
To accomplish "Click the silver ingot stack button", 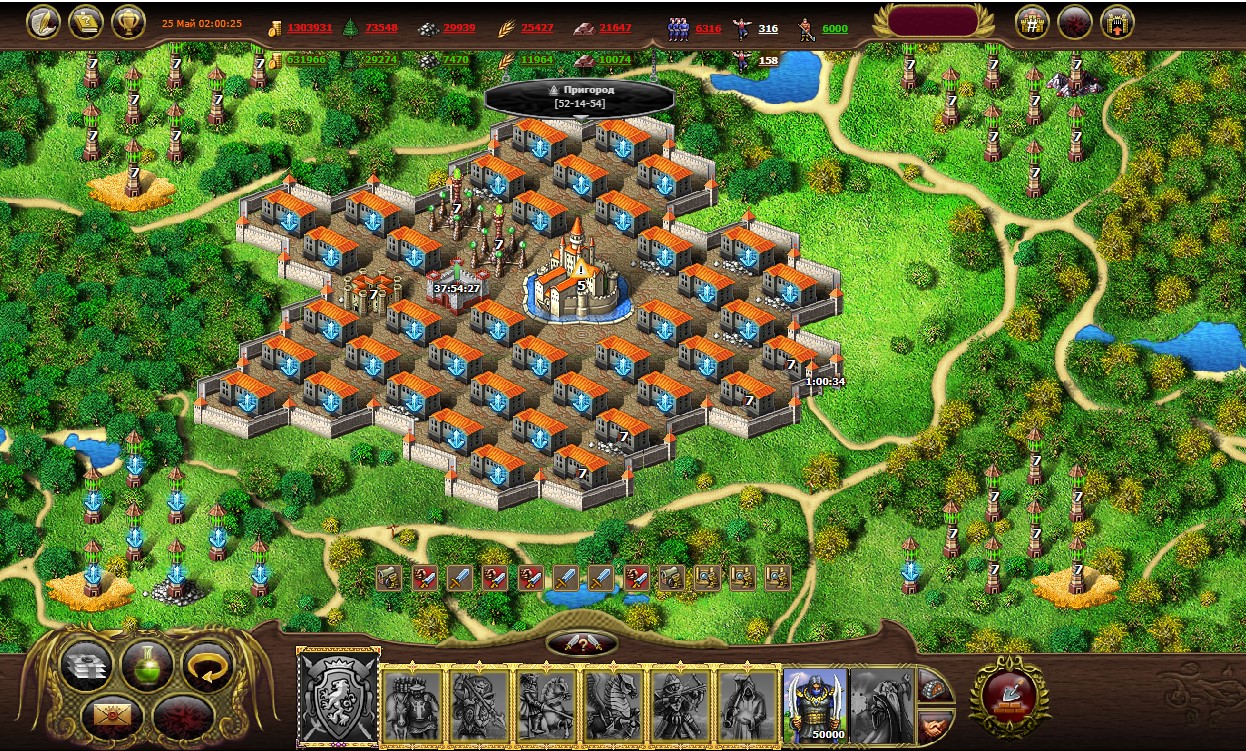I will tap(86, 664).
